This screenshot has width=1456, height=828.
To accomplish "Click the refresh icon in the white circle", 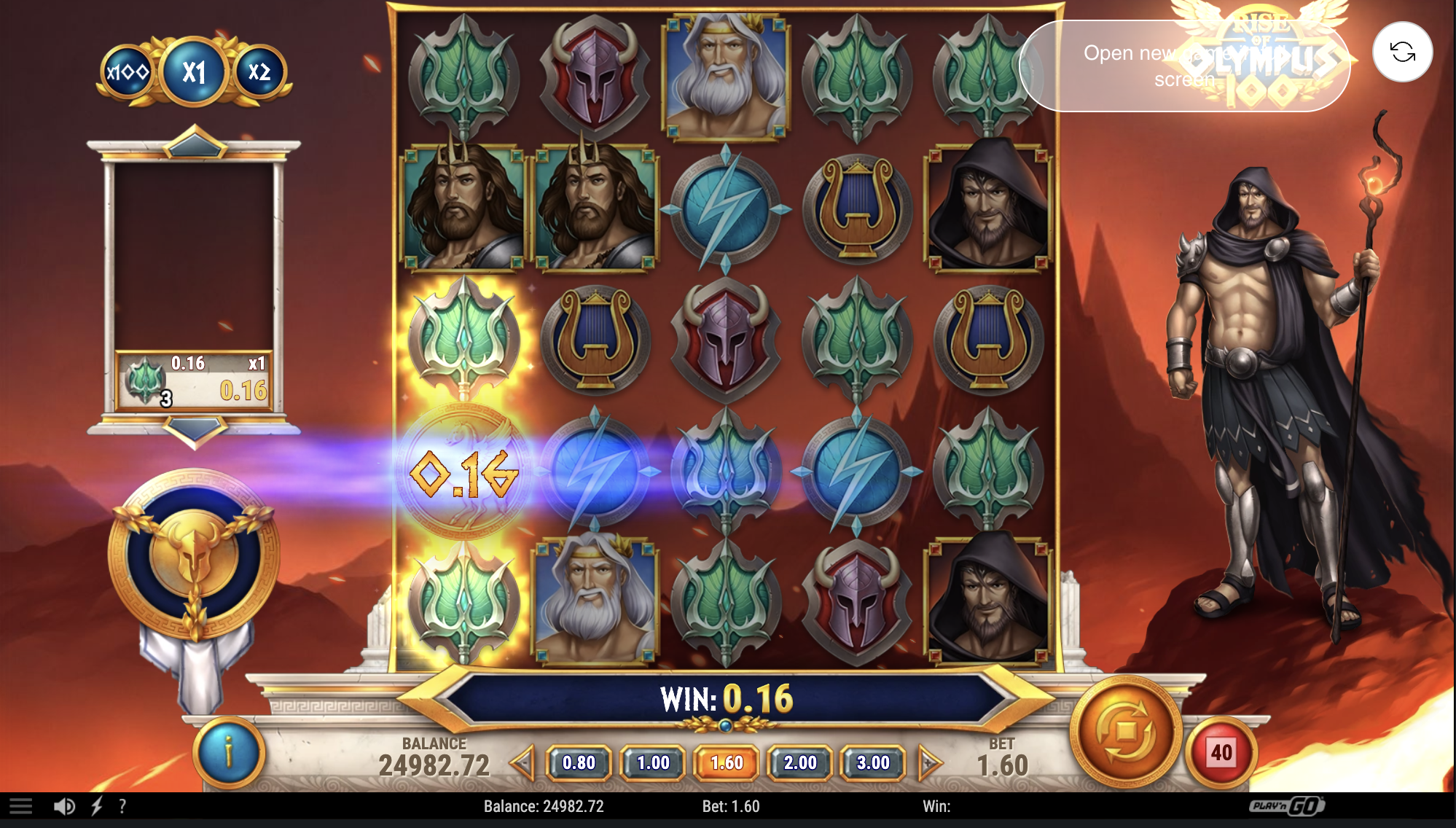I will pos(1402,52).
